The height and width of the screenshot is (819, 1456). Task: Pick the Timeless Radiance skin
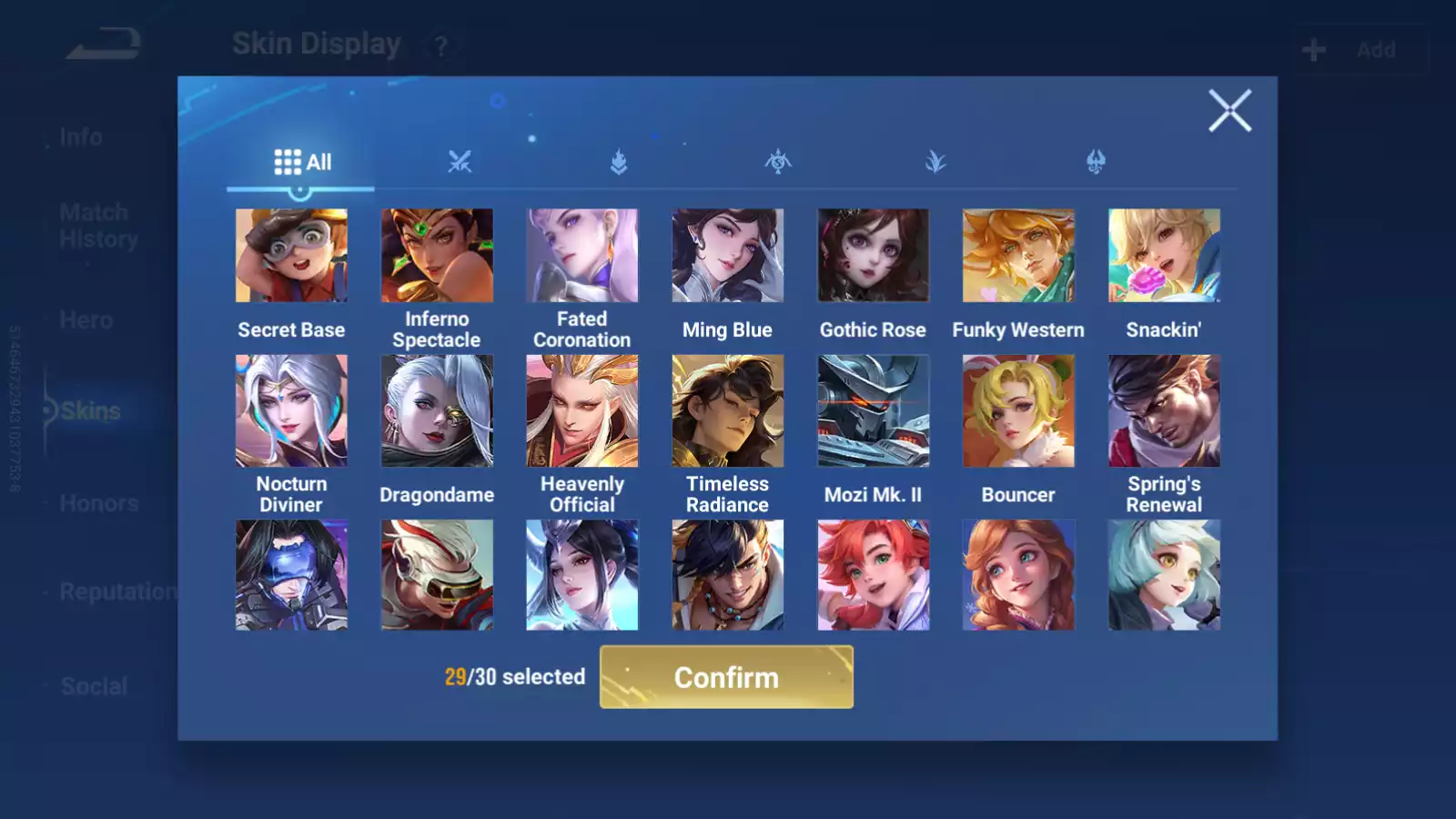click(x=728, y=410)
